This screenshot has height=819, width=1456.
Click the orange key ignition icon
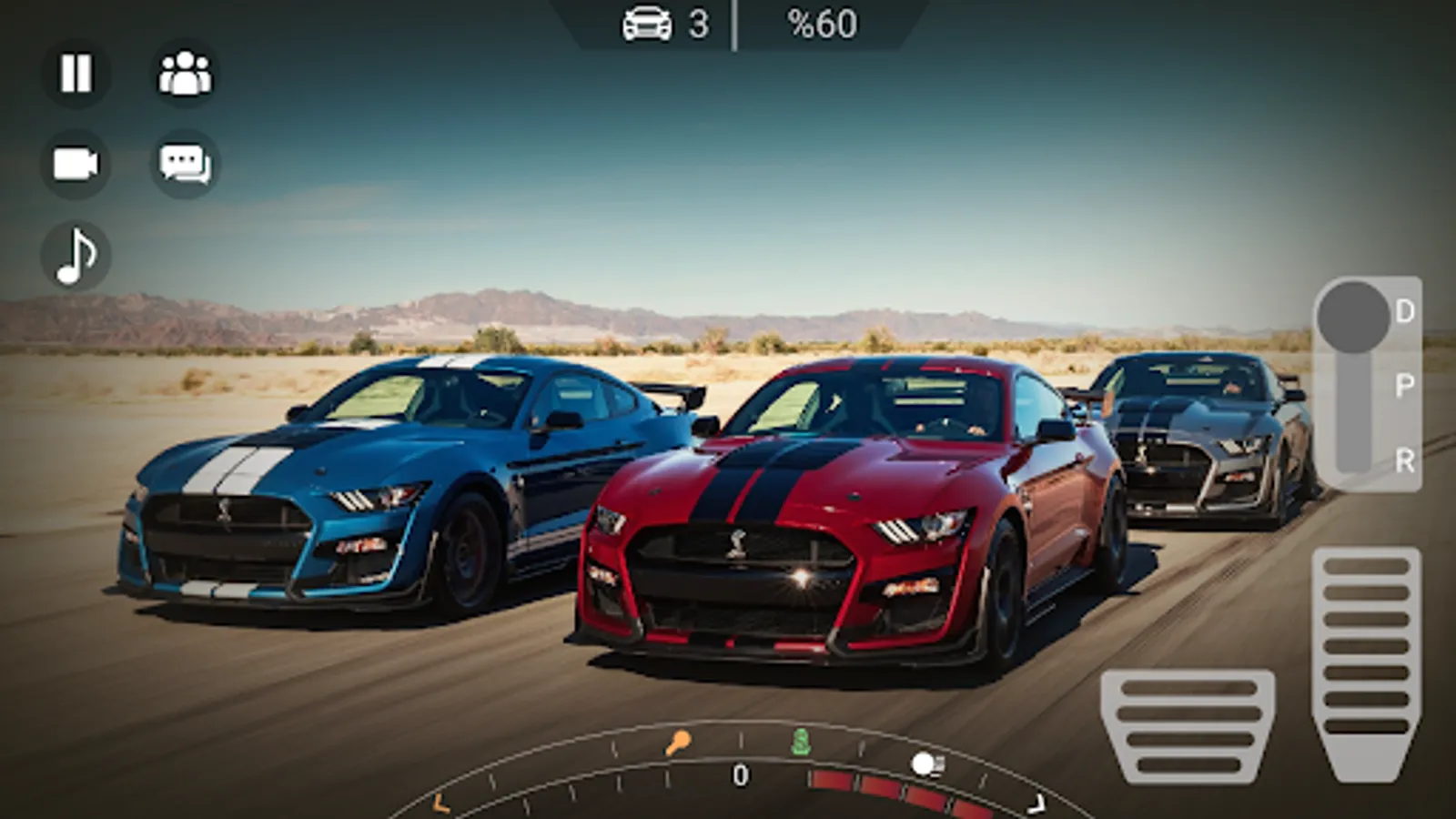677,743
